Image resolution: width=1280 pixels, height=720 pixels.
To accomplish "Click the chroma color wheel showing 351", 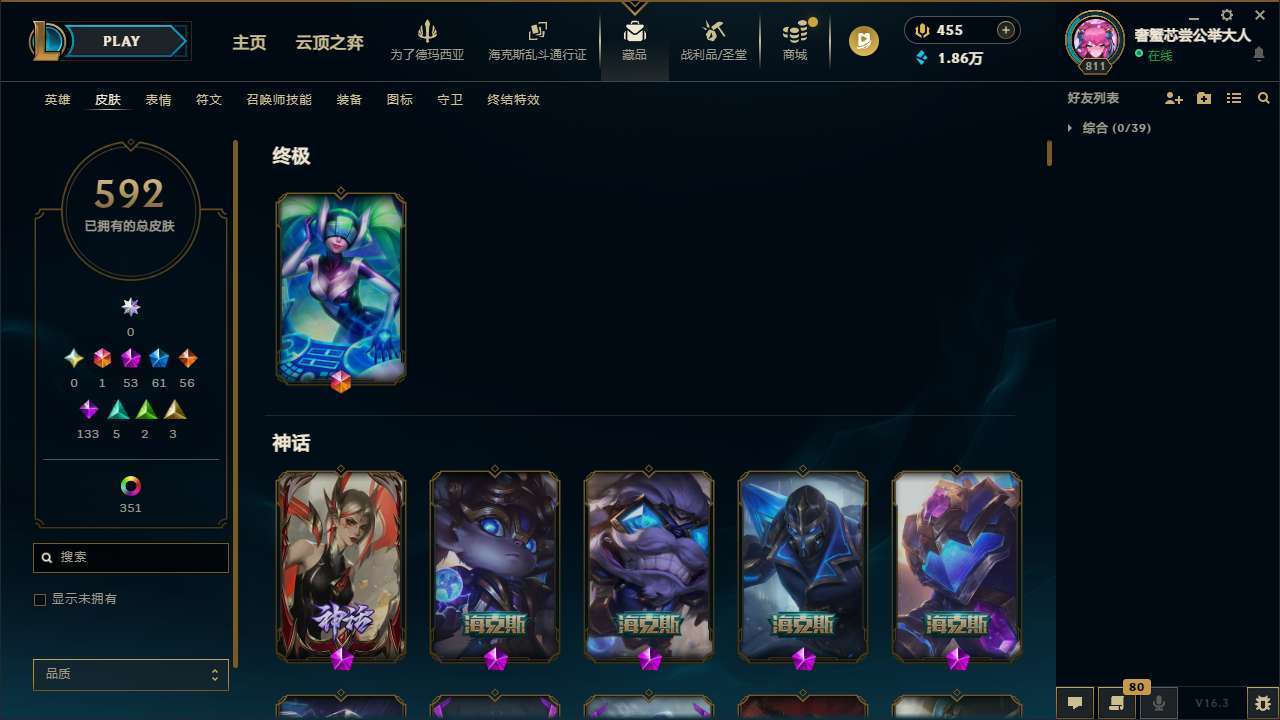I will click(x=130, y=484).
